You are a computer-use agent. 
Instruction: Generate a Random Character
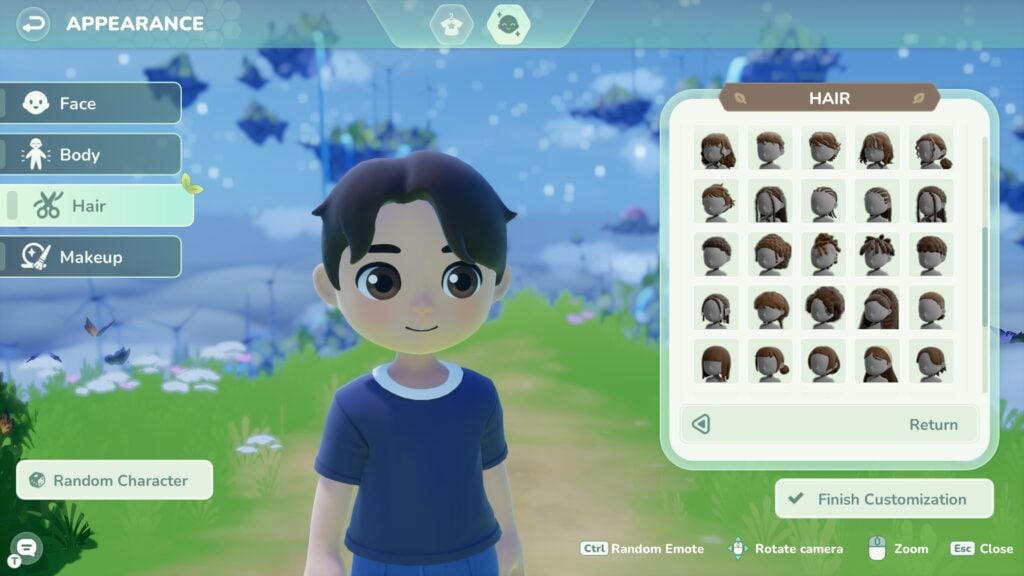point(115,480)
